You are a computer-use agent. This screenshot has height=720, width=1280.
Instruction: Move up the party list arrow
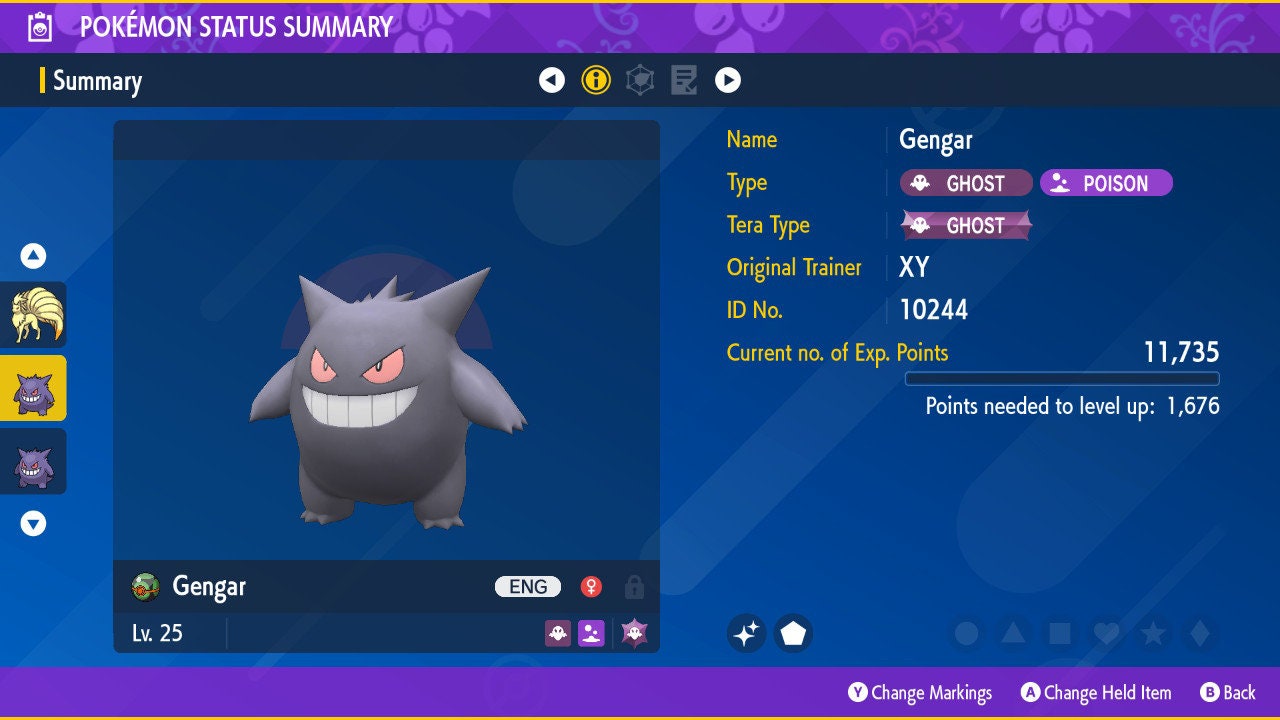[33, 256]
